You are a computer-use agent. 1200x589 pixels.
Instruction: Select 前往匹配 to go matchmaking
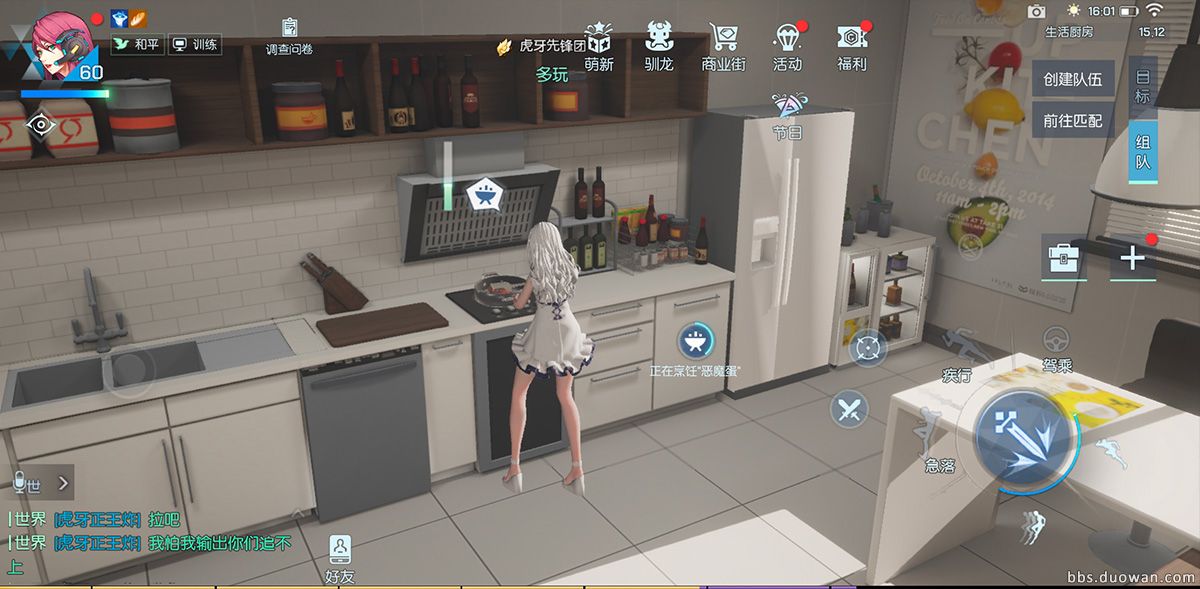[x=1072, y=121]
